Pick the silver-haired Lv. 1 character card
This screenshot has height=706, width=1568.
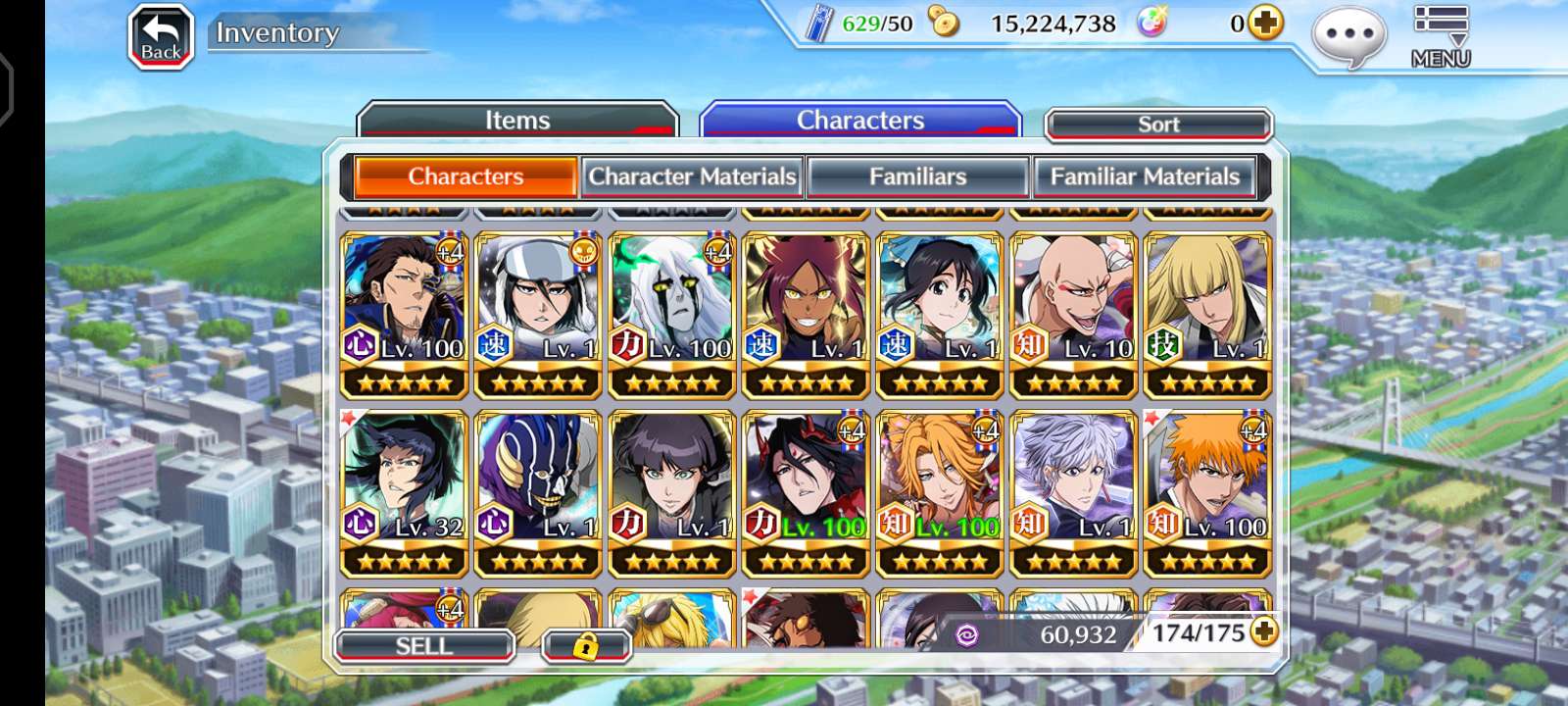1073,492
